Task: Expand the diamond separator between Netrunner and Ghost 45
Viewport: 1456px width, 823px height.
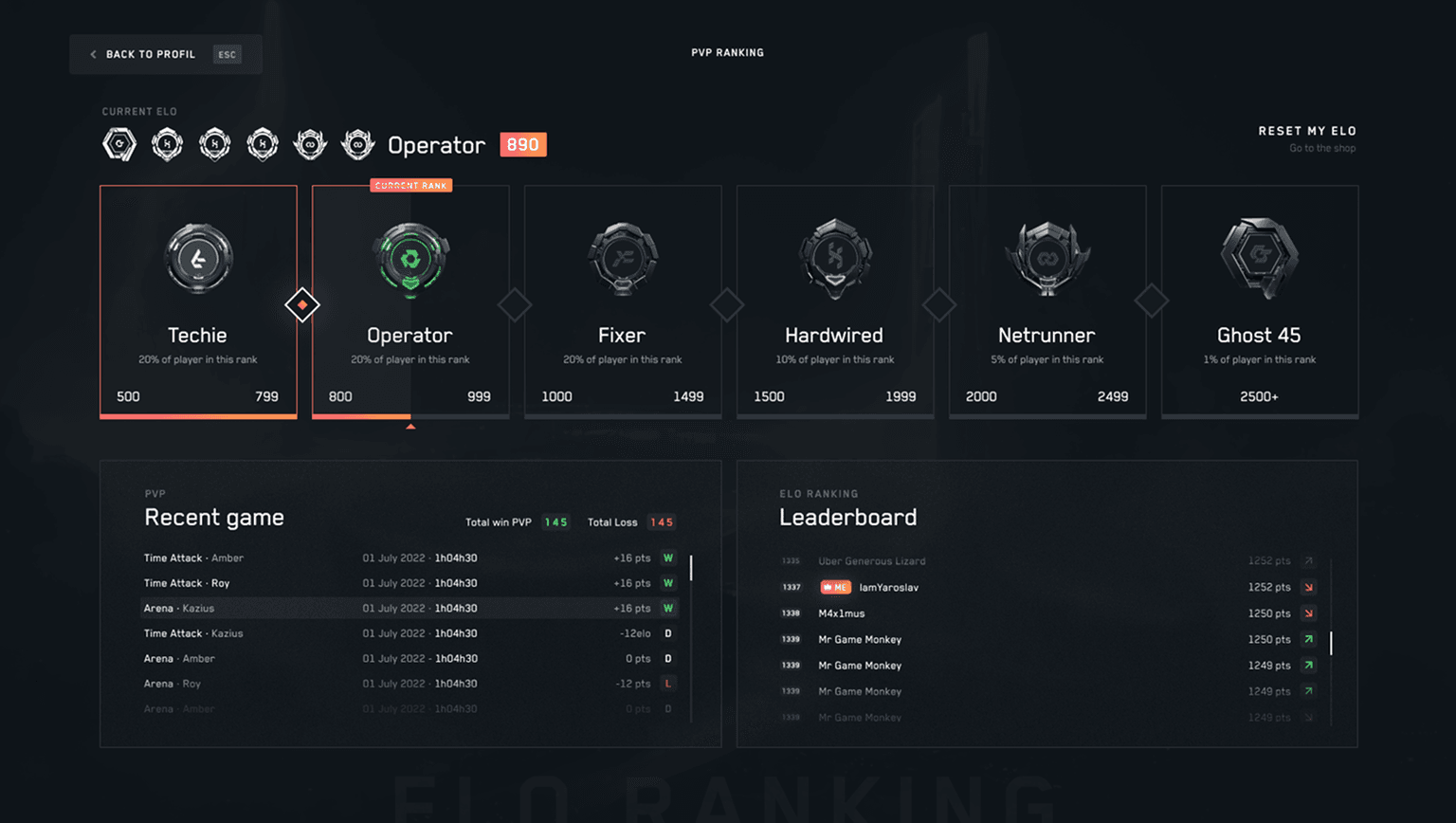Action: (1153, 300)
